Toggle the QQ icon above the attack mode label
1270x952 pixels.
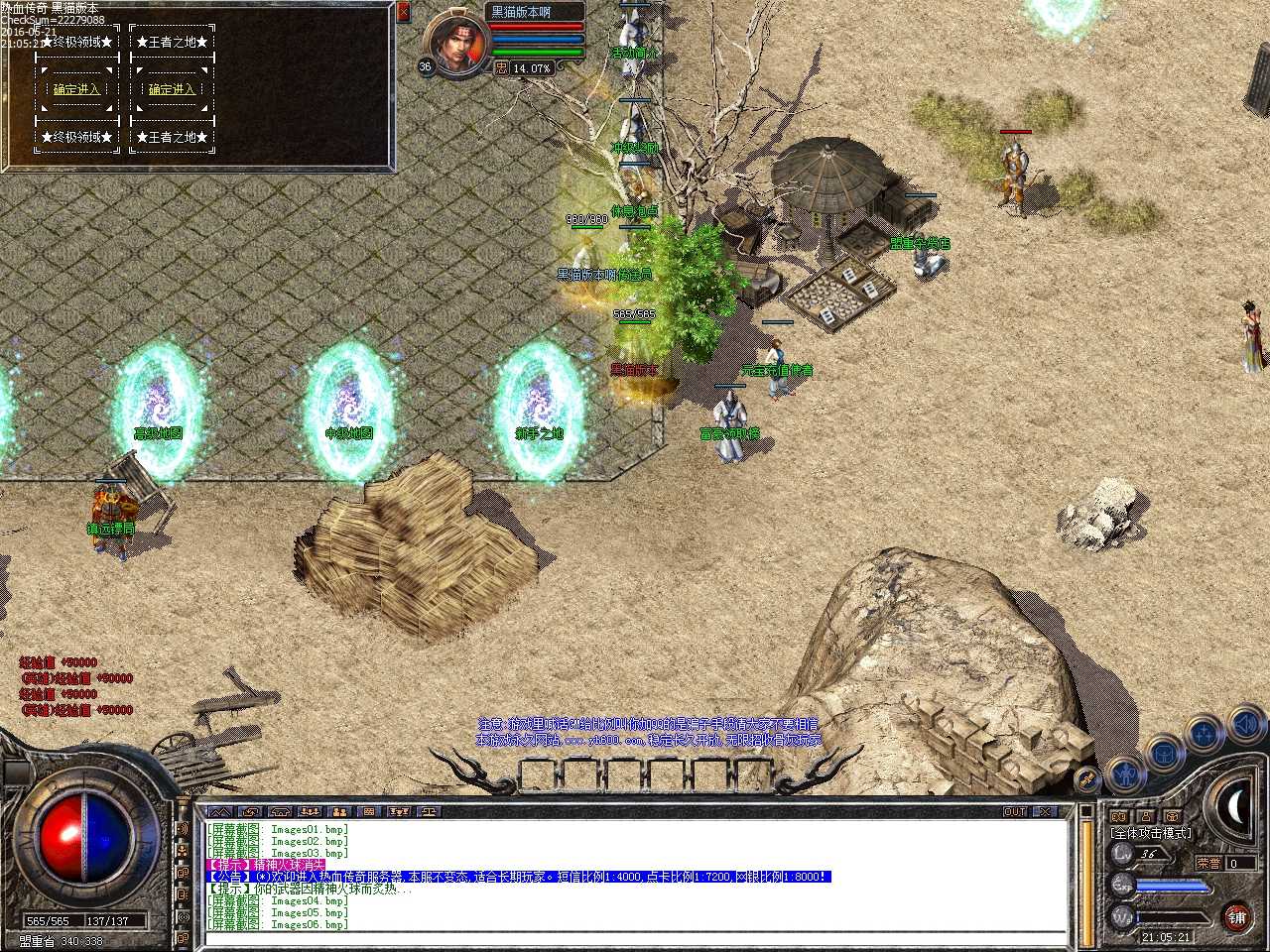point(1121,815)
